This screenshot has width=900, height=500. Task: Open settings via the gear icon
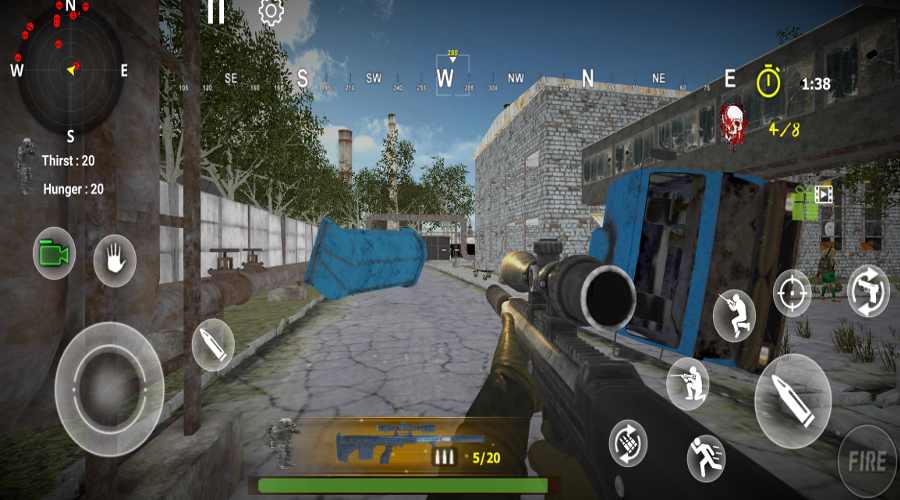270,12
